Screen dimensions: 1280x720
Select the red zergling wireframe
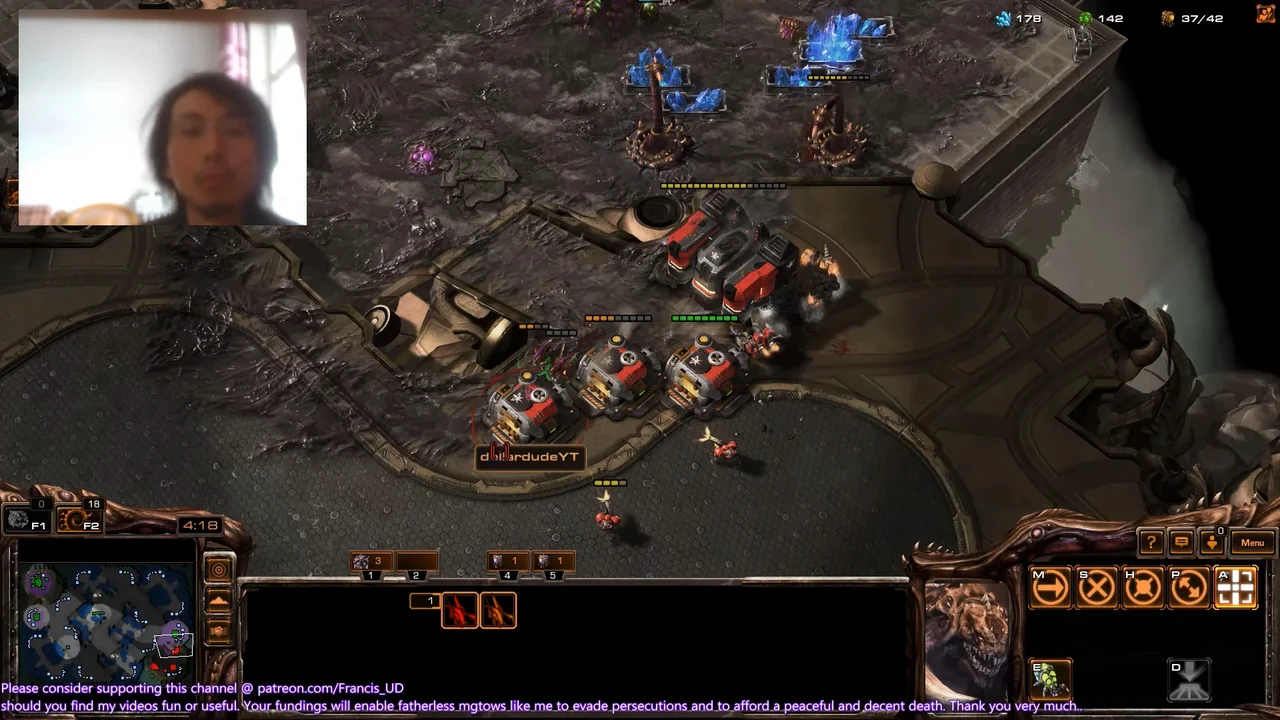(x=460, y=610)
